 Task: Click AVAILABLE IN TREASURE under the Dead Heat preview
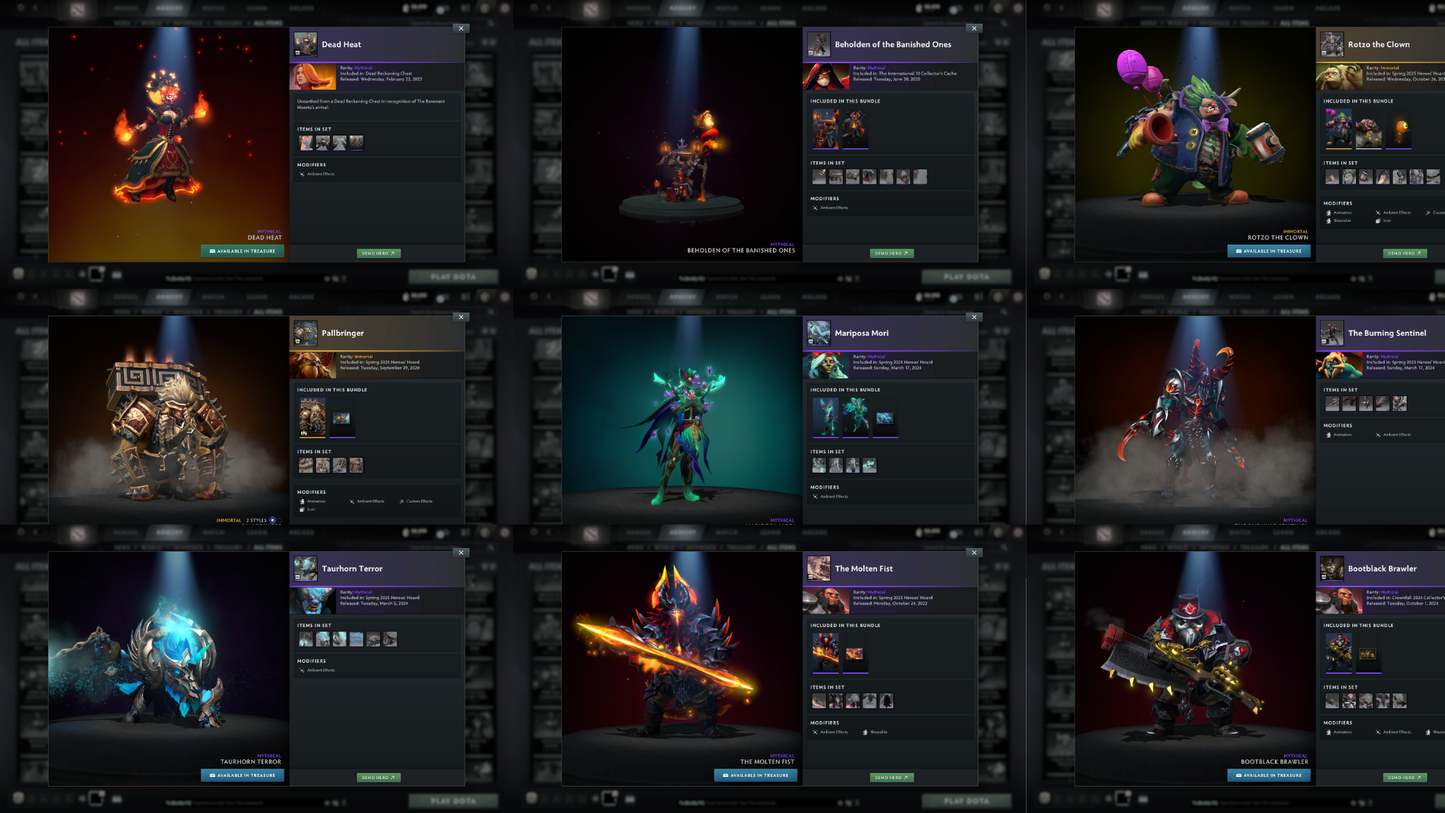pos(242,251)
